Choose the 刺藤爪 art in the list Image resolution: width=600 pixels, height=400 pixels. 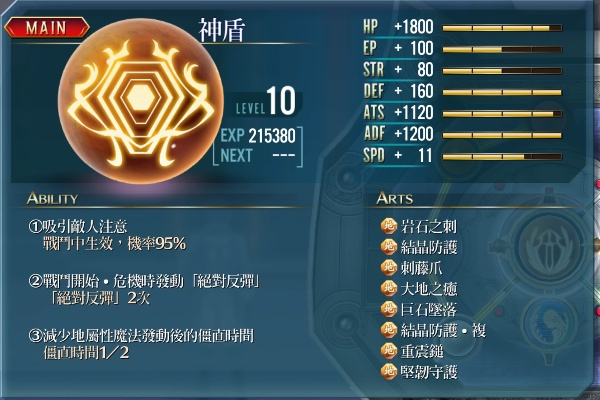coord(421,268)
